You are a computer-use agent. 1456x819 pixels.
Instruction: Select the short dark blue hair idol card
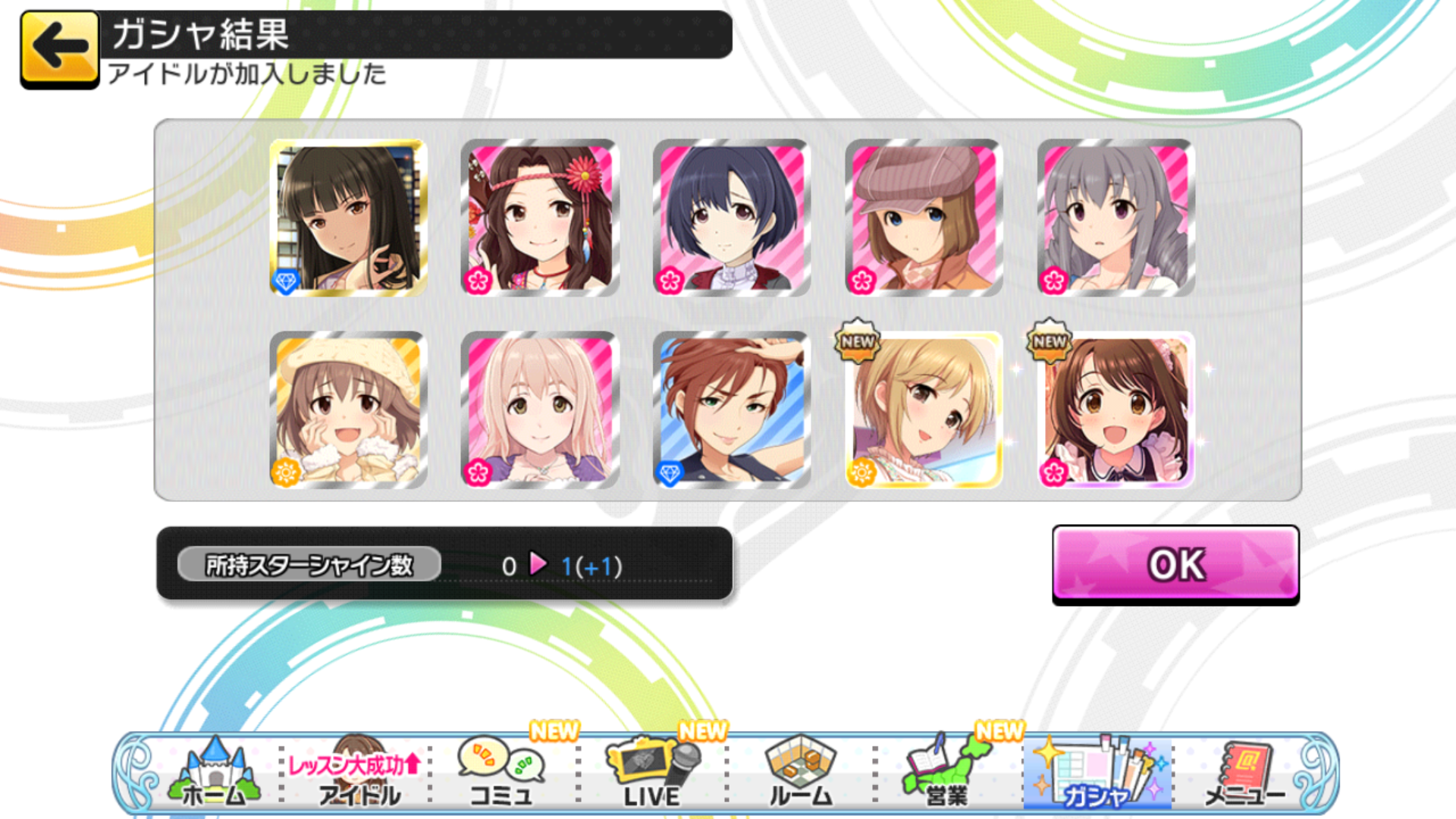pos(732,218)
